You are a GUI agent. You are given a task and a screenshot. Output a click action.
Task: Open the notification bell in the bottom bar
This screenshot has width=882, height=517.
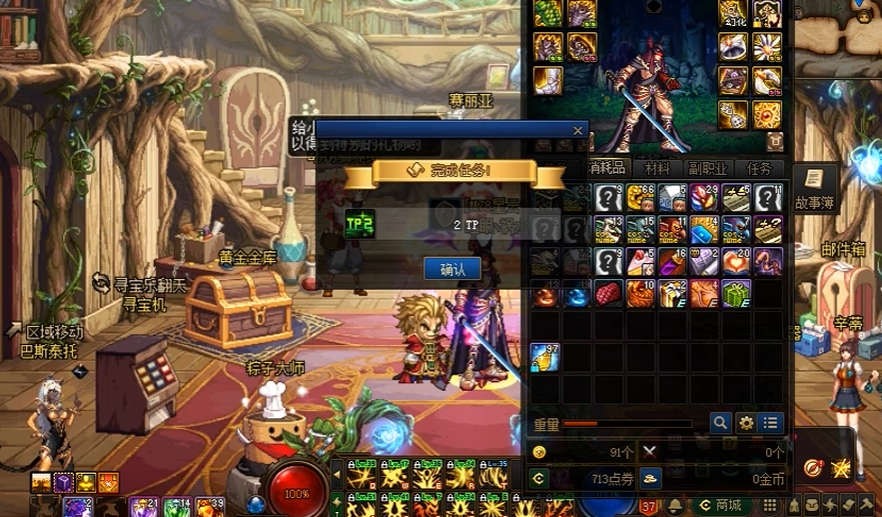675,506
